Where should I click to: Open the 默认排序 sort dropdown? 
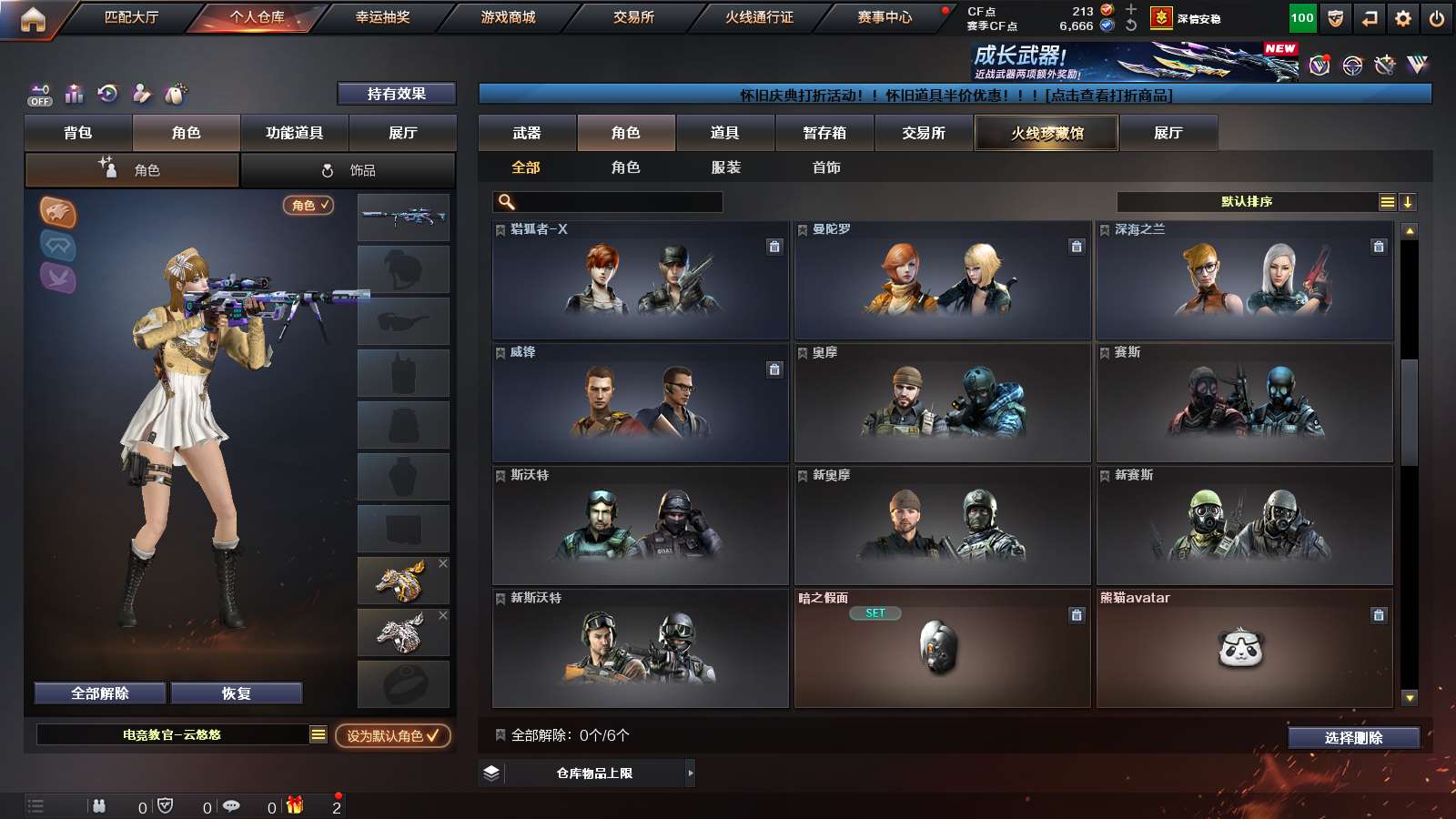(x=1247, y=202)
